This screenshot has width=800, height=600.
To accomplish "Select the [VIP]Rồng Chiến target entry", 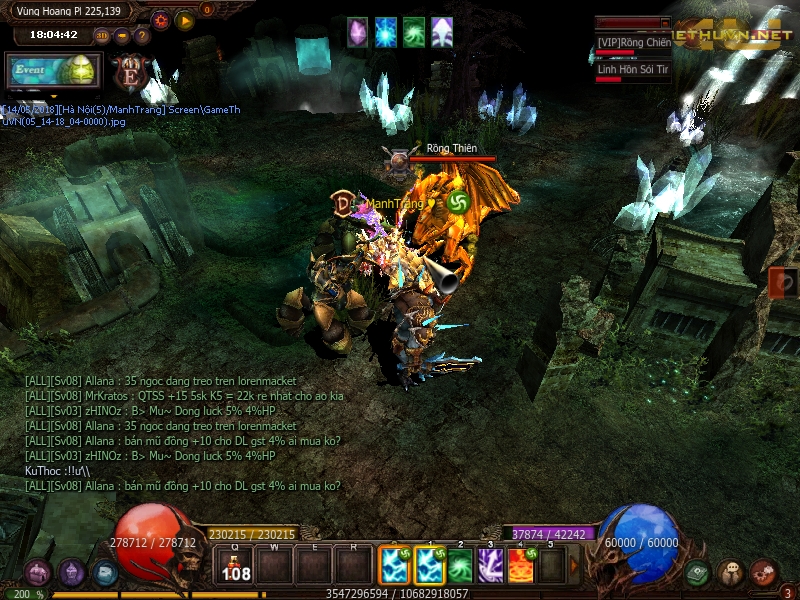I will point(633,44).
